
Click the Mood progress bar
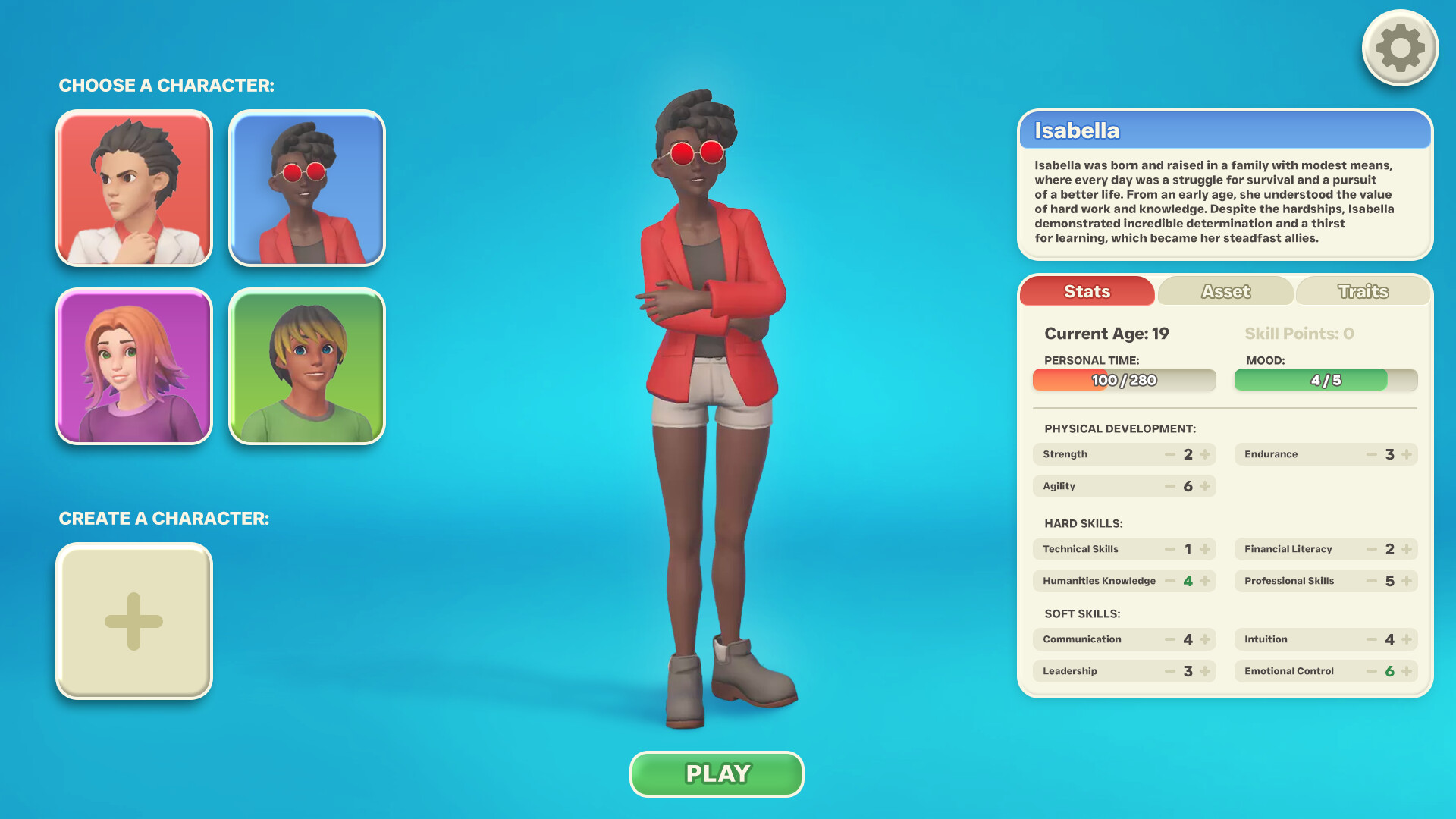coord(1326,380)
